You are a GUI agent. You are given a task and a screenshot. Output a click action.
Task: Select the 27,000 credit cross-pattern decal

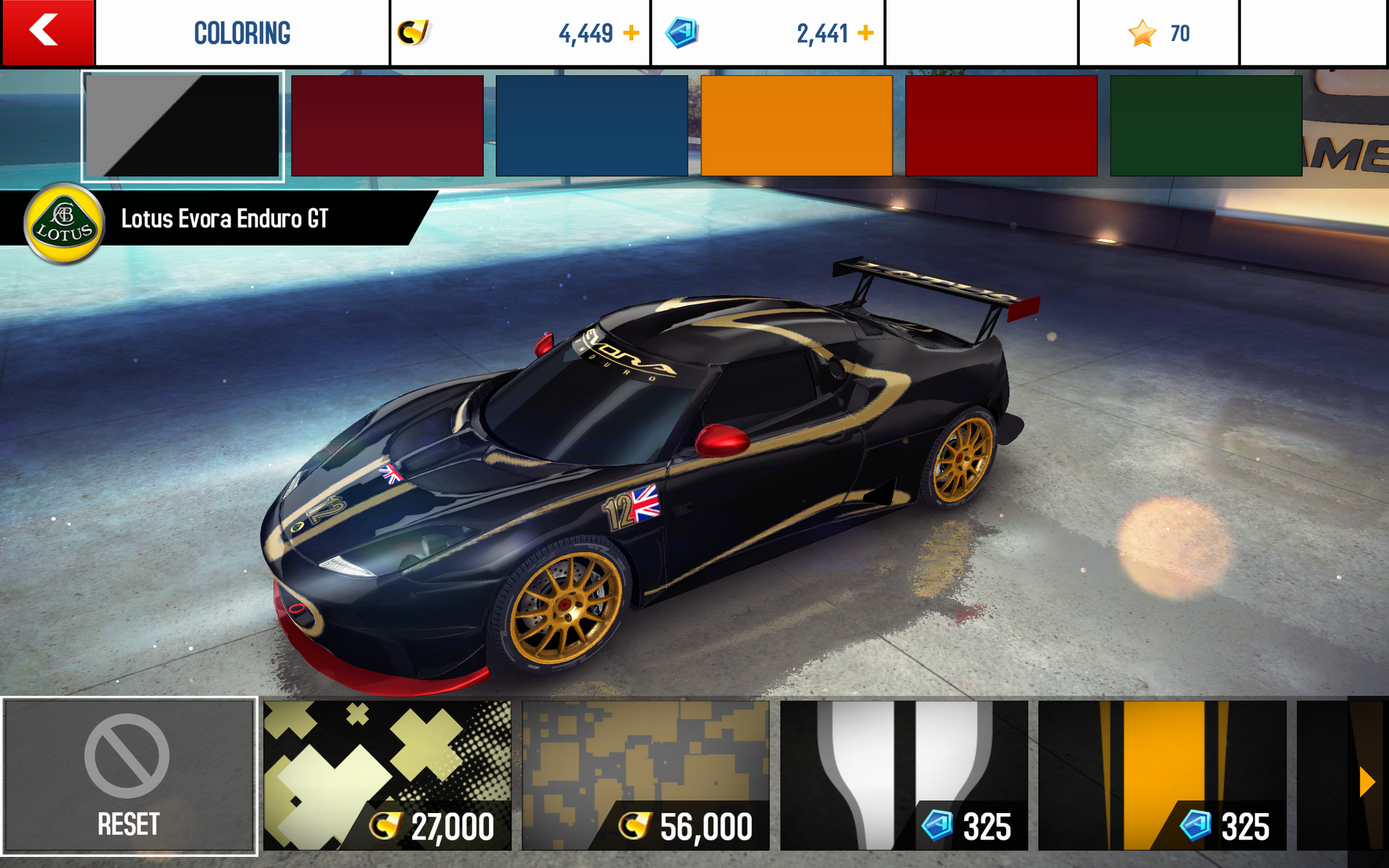click(387, 776)
